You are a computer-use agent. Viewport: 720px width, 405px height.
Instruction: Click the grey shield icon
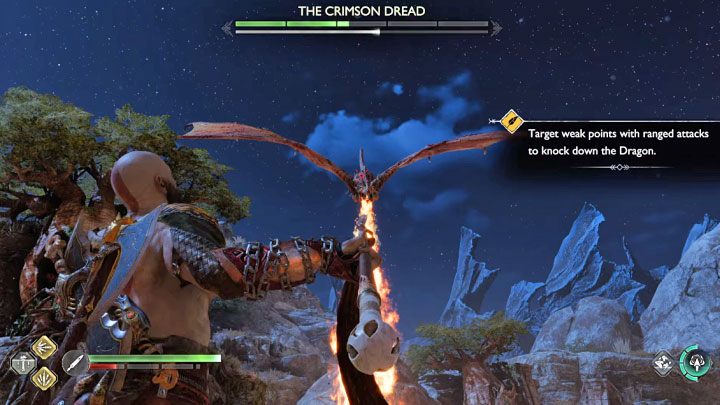point(22,365)
